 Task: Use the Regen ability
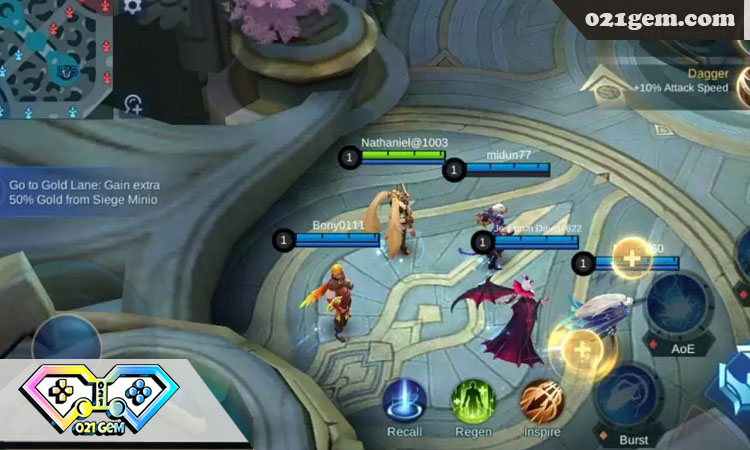click(x=473, y=399)
